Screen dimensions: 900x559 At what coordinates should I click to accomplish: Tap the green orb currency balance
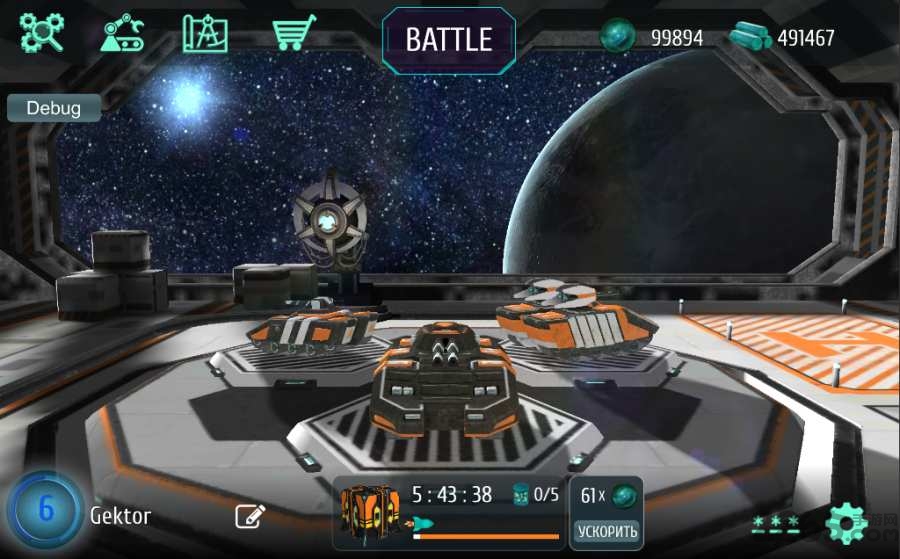[x=652, y=38]
